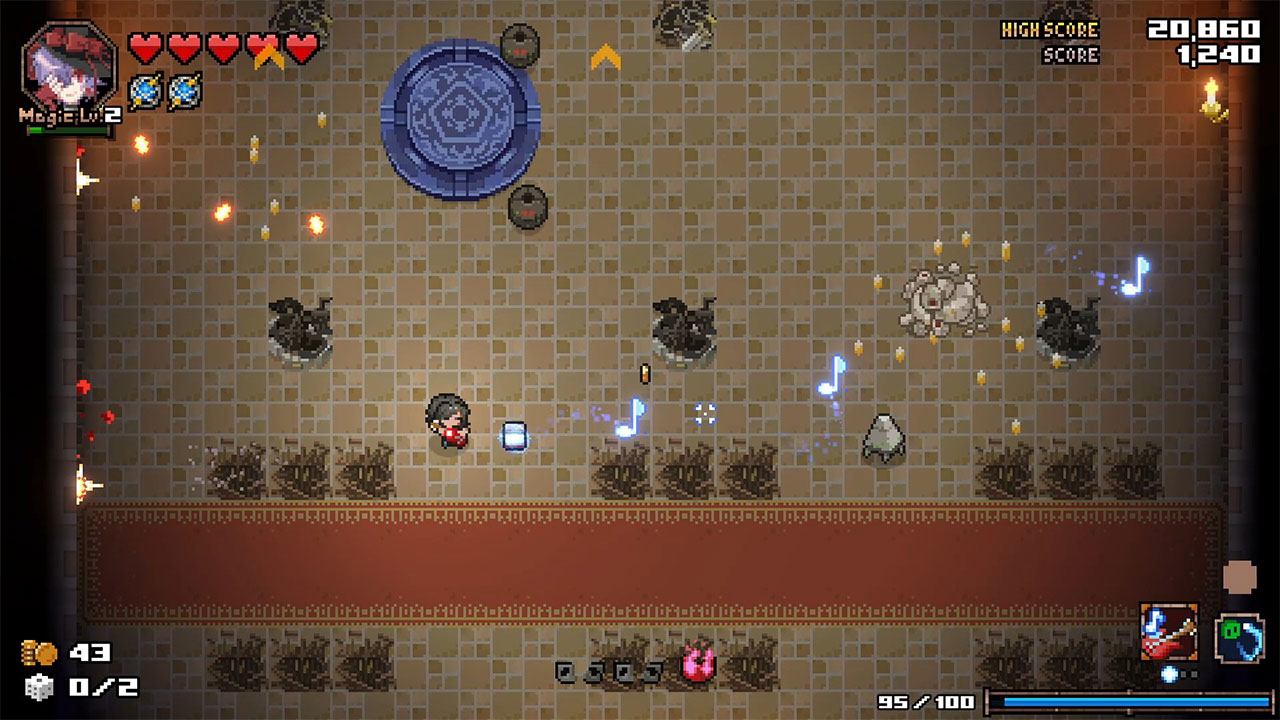The width and height of the screenshot is (1280, 720).
Task: Select the first blue spell icon under hearts
Action: click(x=145, y=91)
